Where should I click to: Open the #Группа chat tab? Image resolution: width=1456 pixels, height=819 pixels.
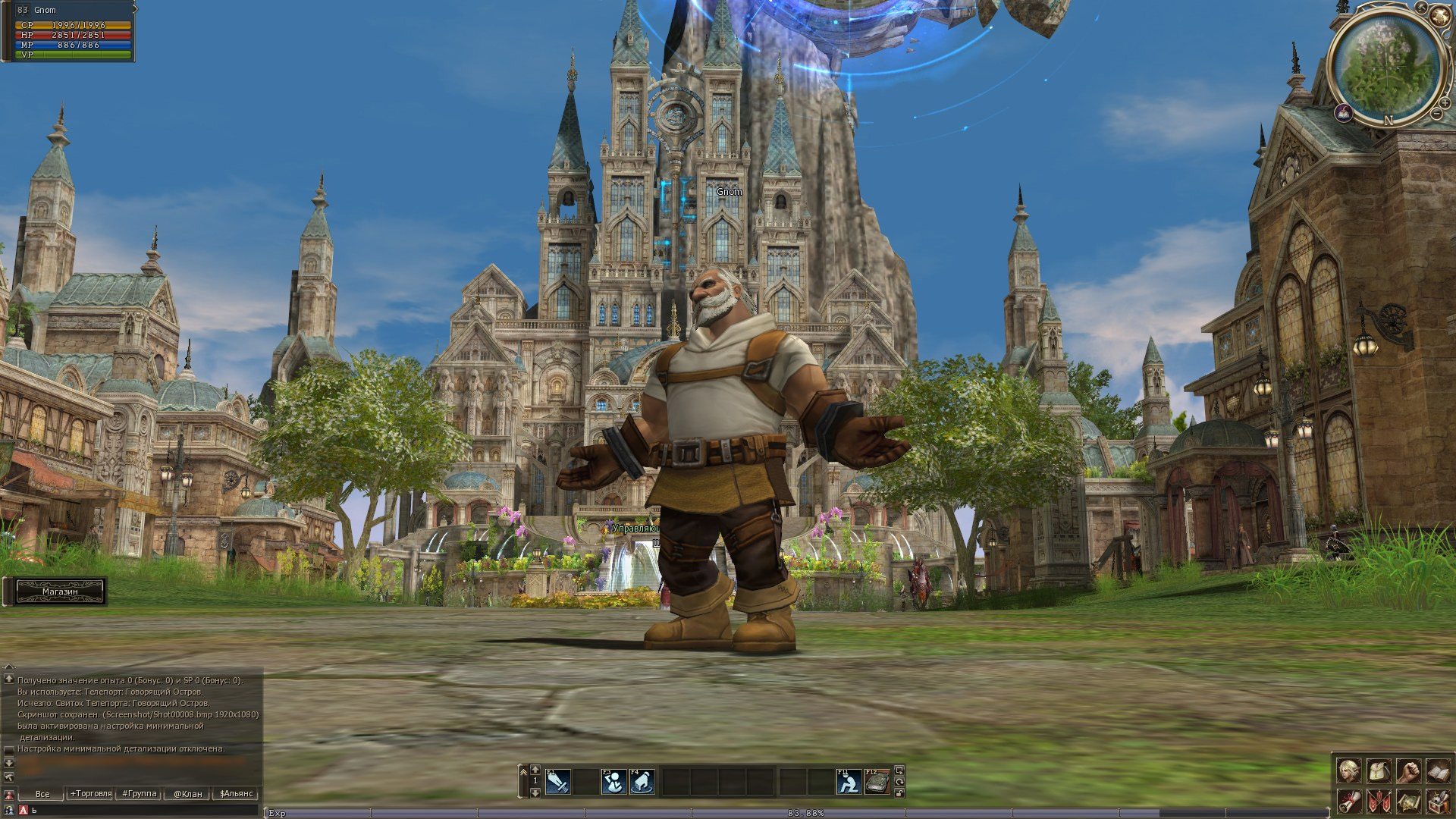click(x=139, y=794)
